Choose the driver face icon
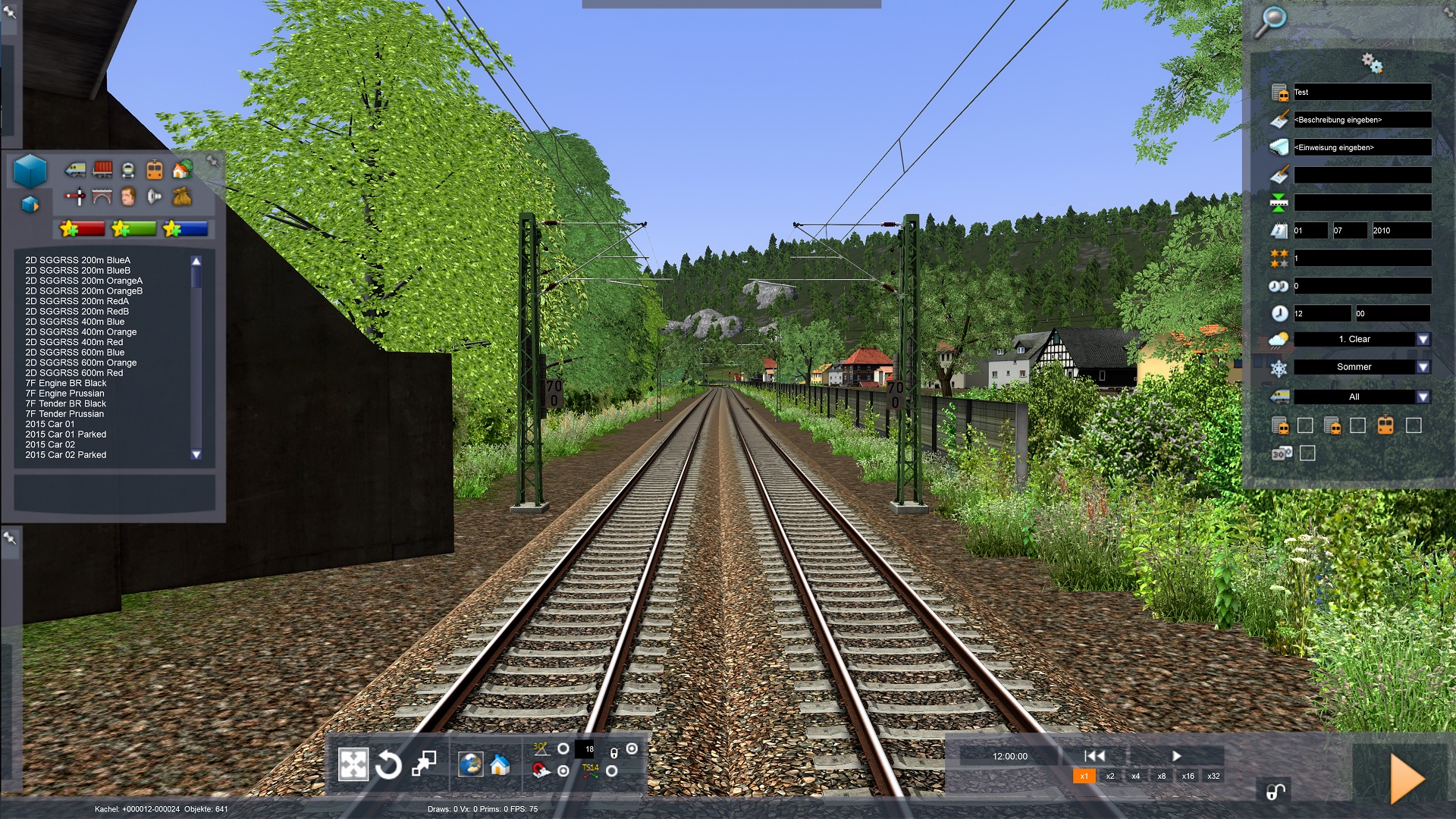This screenshot has height=819, width=1456. (127, 197)
